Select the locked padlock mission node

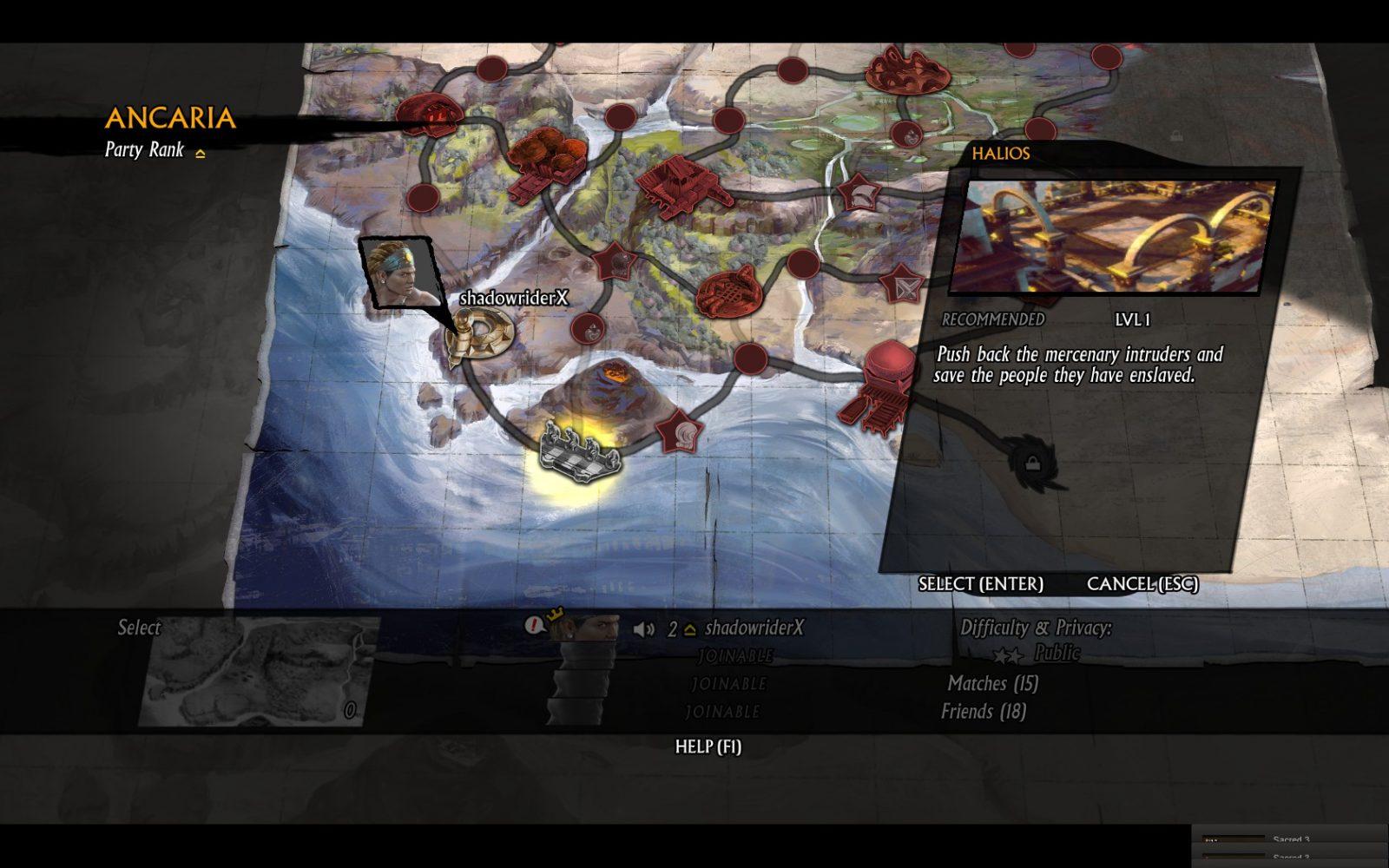click(1032, 462)
